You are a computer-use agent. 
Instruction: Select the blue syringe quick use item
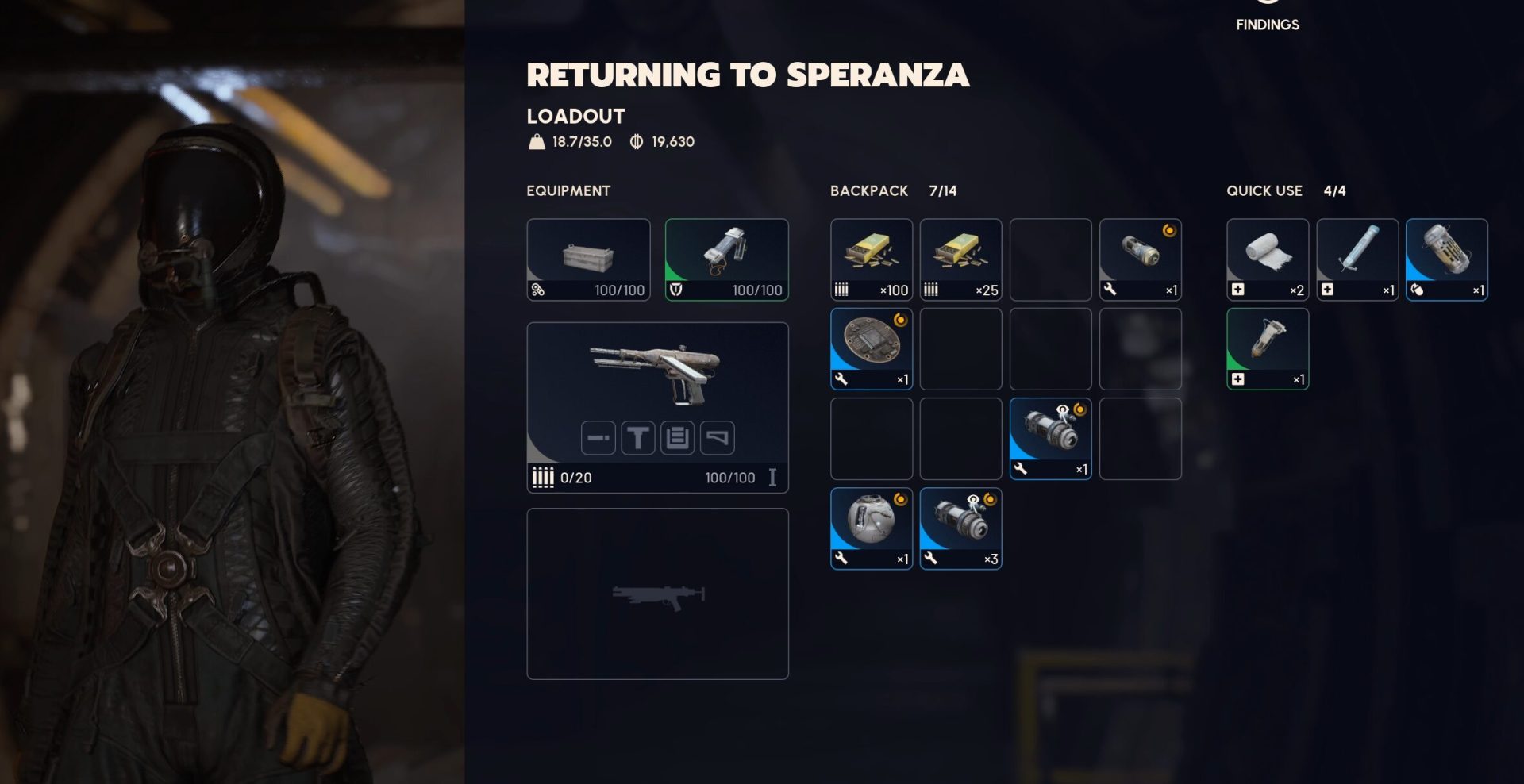coord(1357,259)
